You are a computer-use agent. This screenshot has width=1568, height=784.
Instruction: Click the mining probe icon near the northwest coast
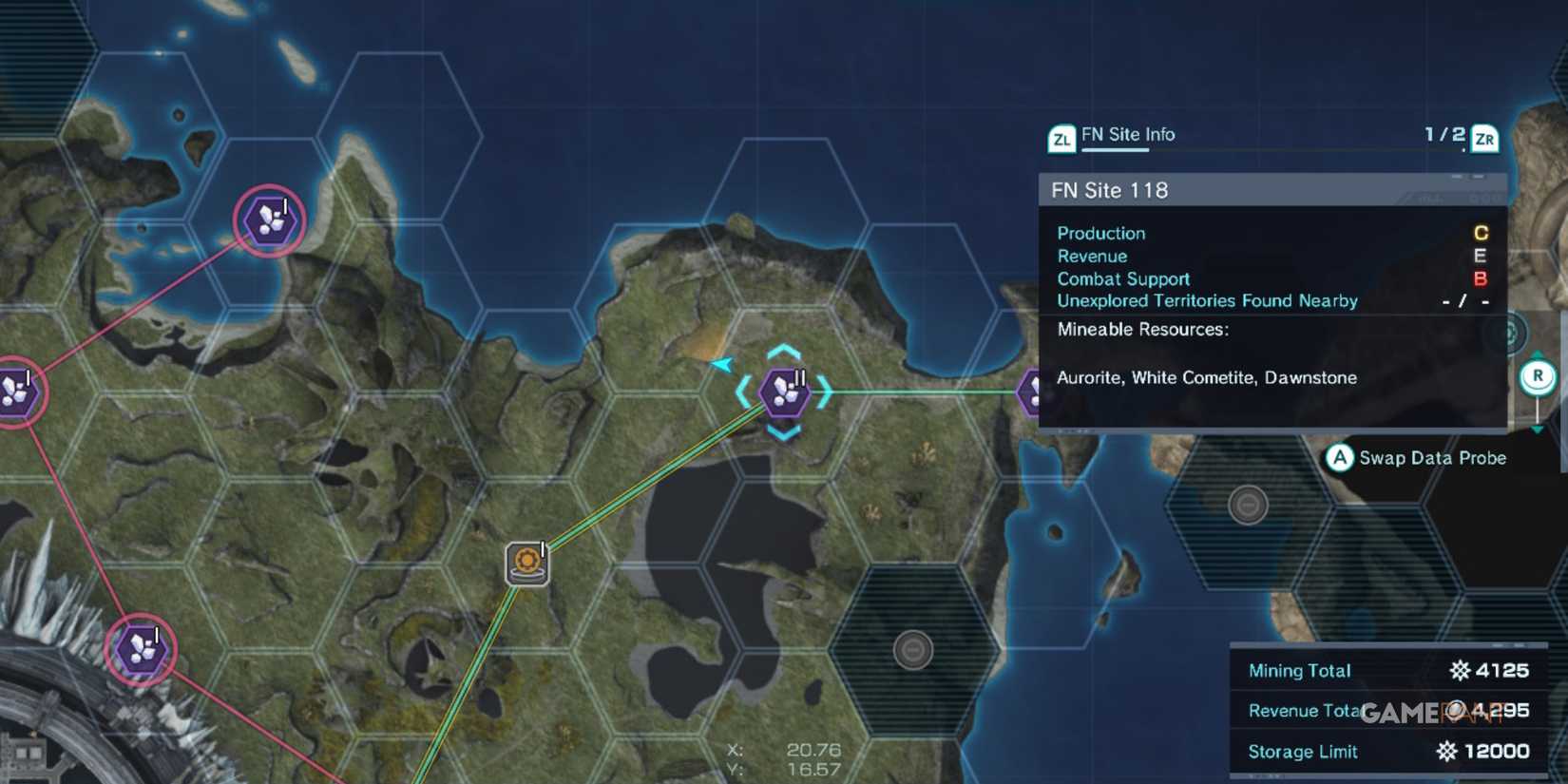(x=267, y=220)
